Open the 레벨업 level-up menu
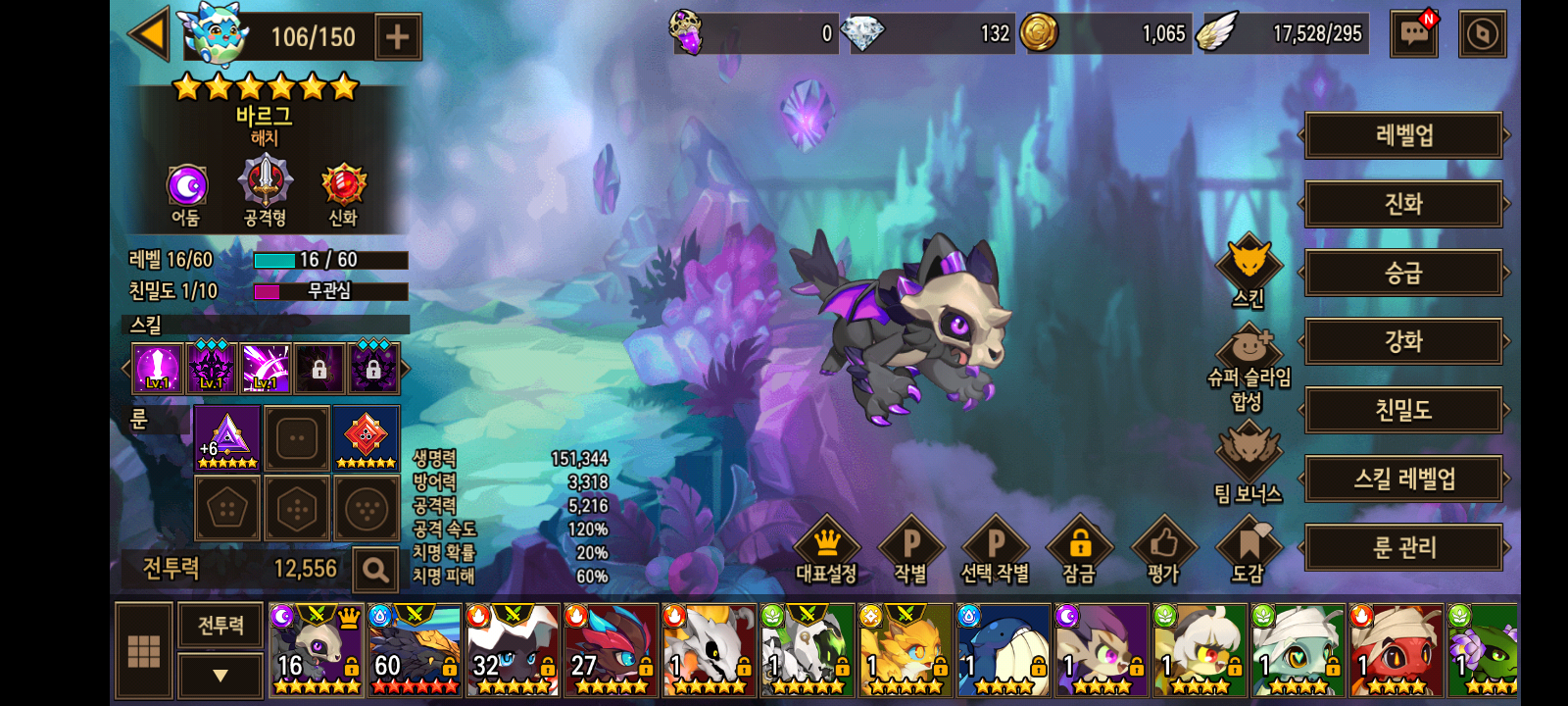 1403,135
